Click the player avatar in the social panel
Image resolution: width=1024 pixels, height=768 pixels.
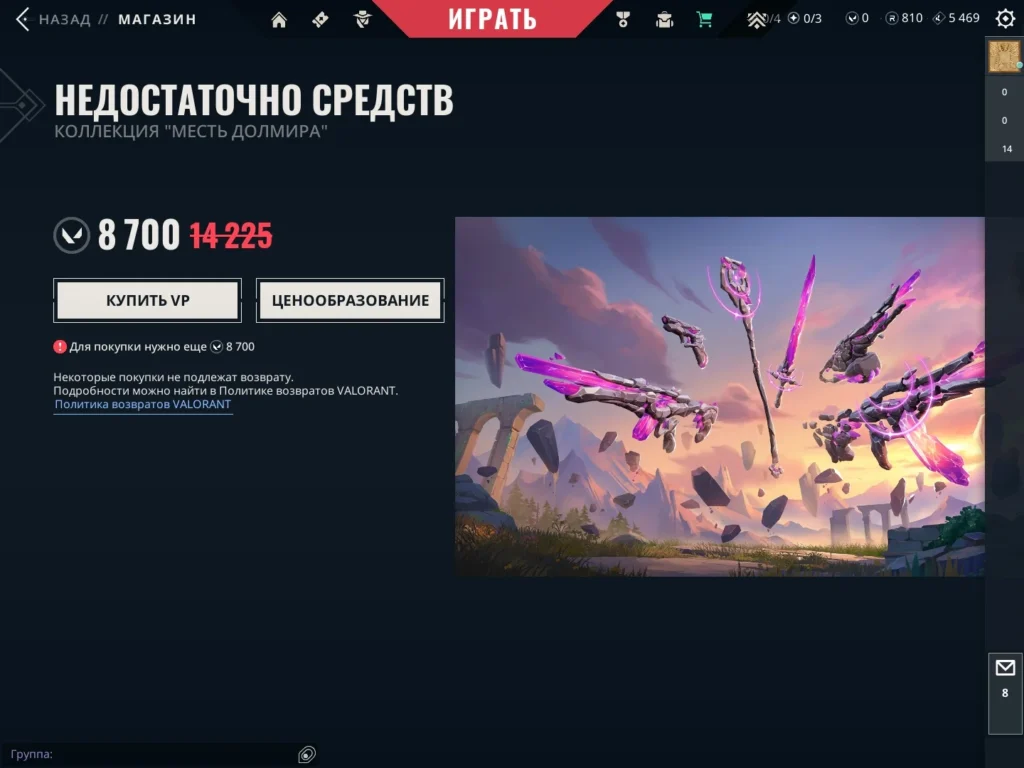pyautogui.click(x=1004, y=57)
